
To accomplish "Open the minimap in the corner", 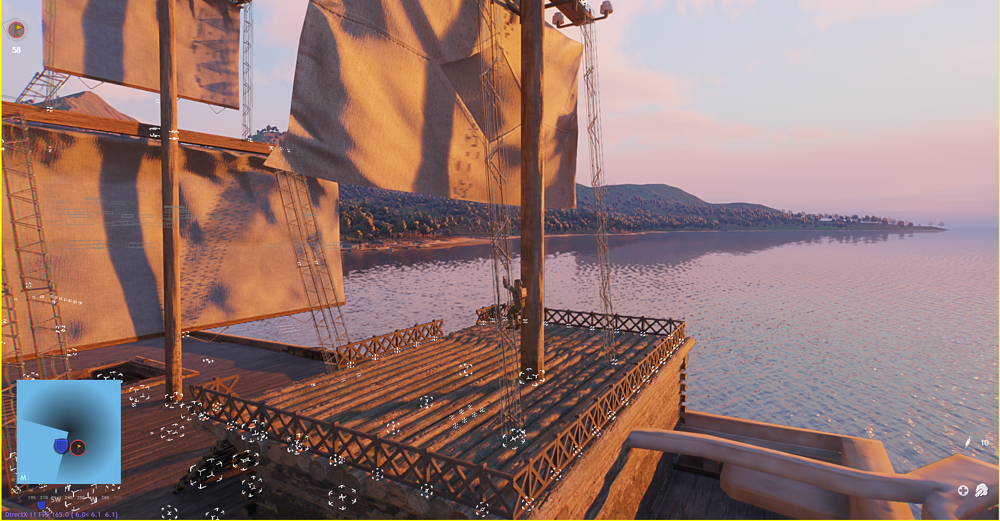I will pos(69,432).
